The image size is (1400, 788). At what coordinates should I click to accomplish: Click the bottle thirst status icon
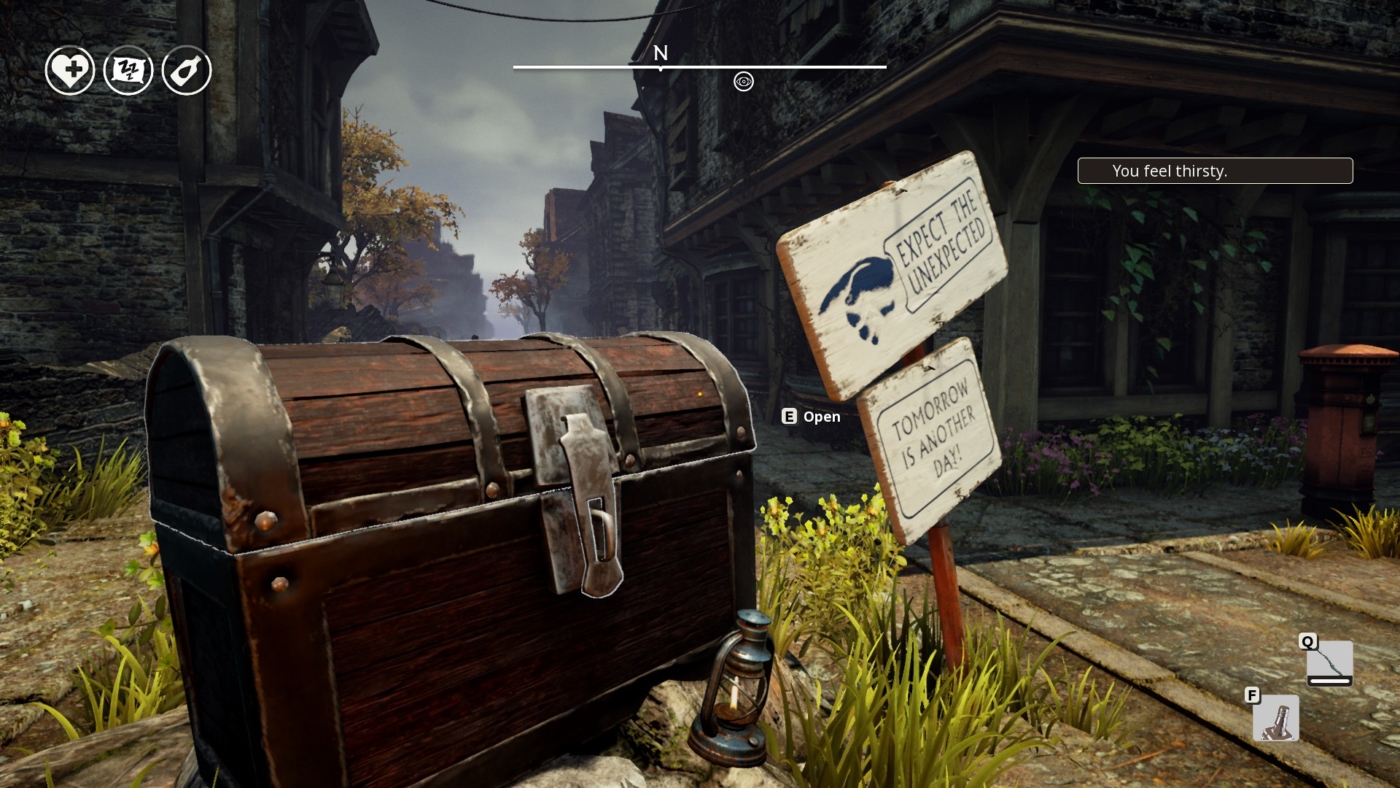pyautogui.click(x=185, y=70)
